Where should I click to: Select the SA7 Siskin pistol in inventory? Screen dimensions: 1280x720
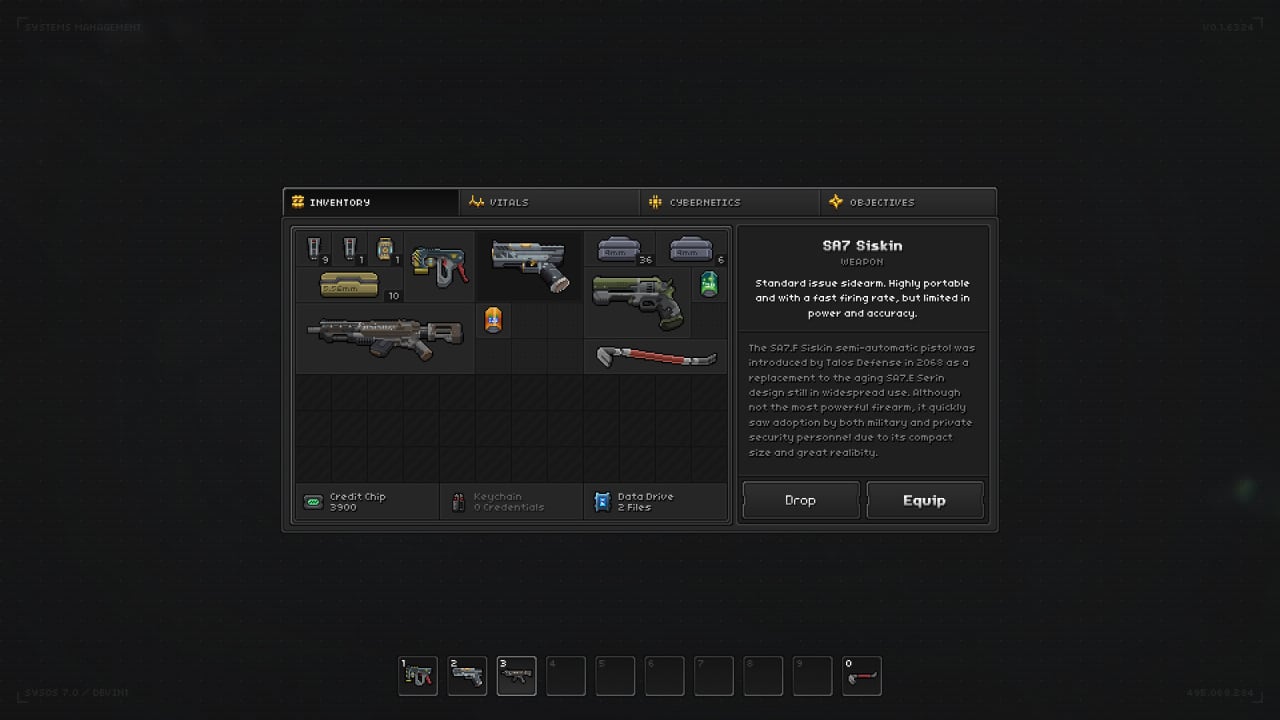[529, 264]
